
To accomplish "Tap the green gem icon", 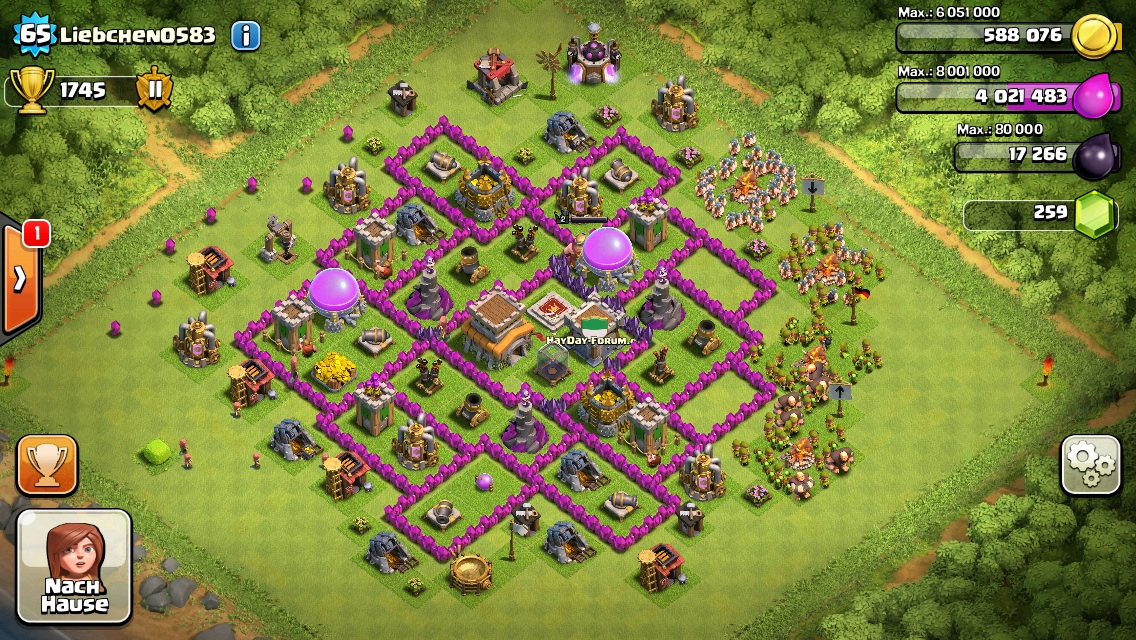I will click(x=1095, y=214).
